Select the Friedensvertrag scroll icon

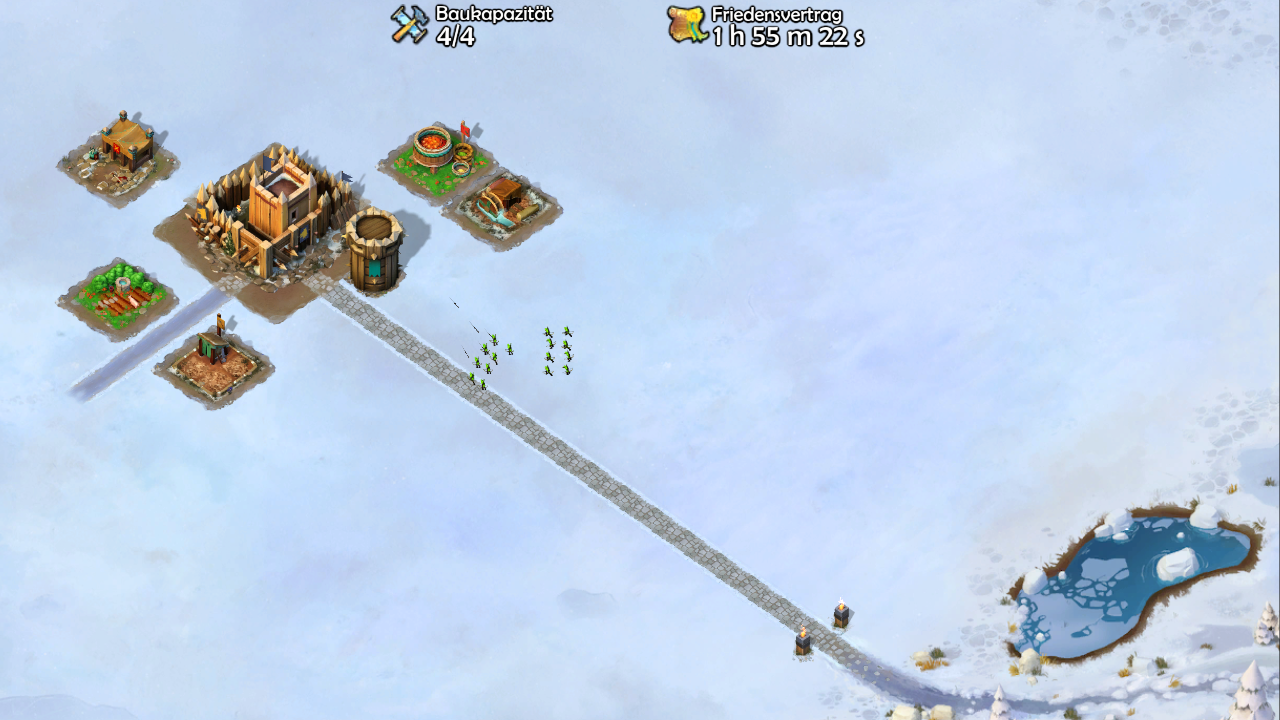coord(687,25)
